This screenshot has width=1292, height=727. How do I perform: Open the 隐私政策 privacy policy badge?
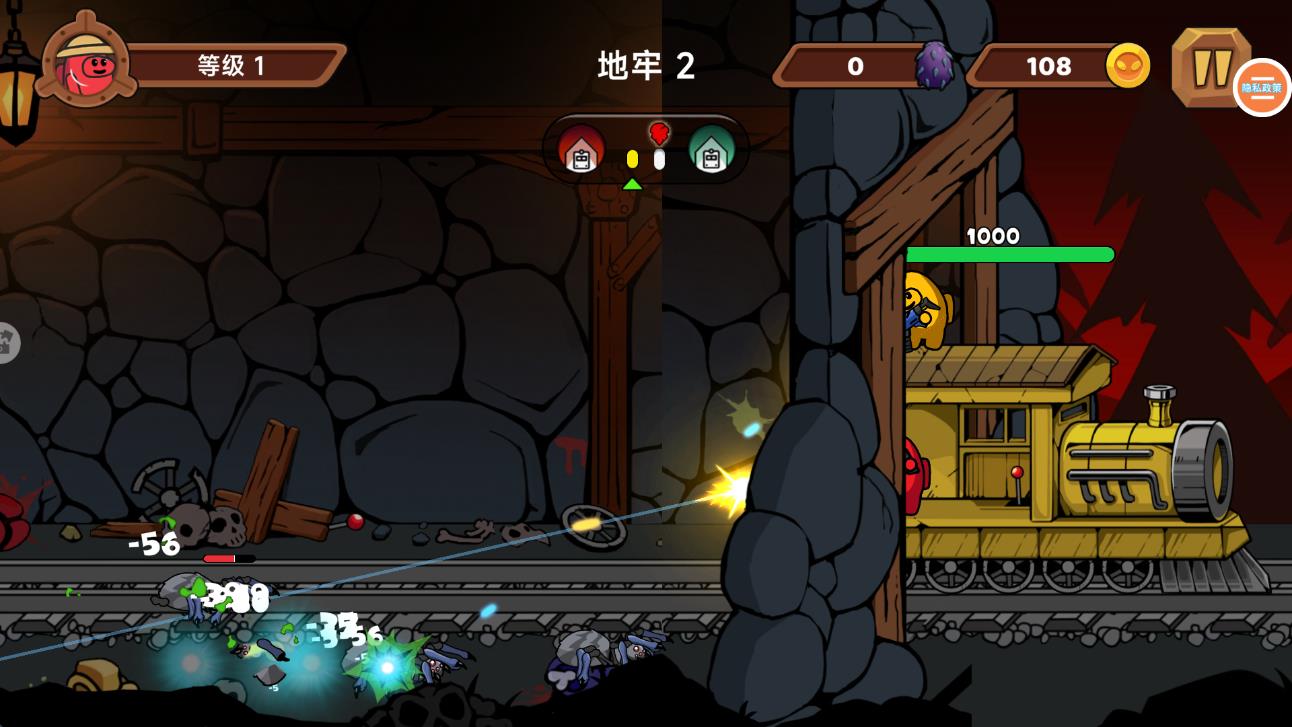tap(1263, 88)
